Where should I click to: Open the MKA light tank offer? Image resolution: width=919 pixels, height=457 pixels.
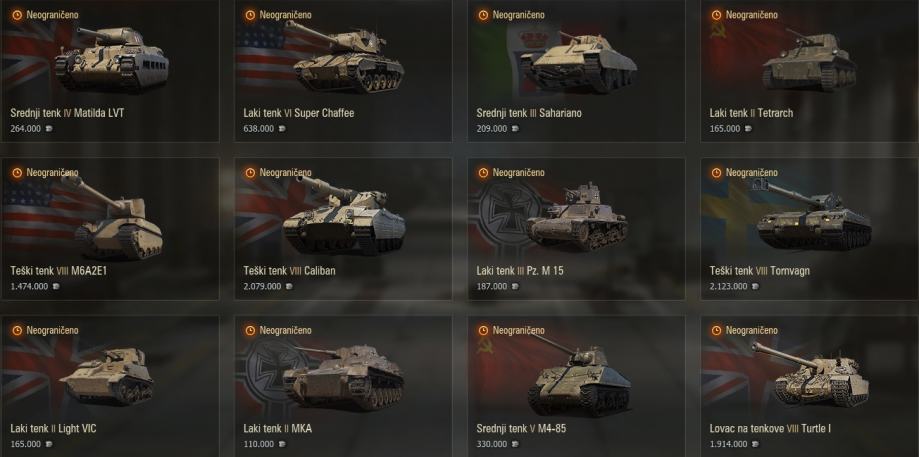342,385
